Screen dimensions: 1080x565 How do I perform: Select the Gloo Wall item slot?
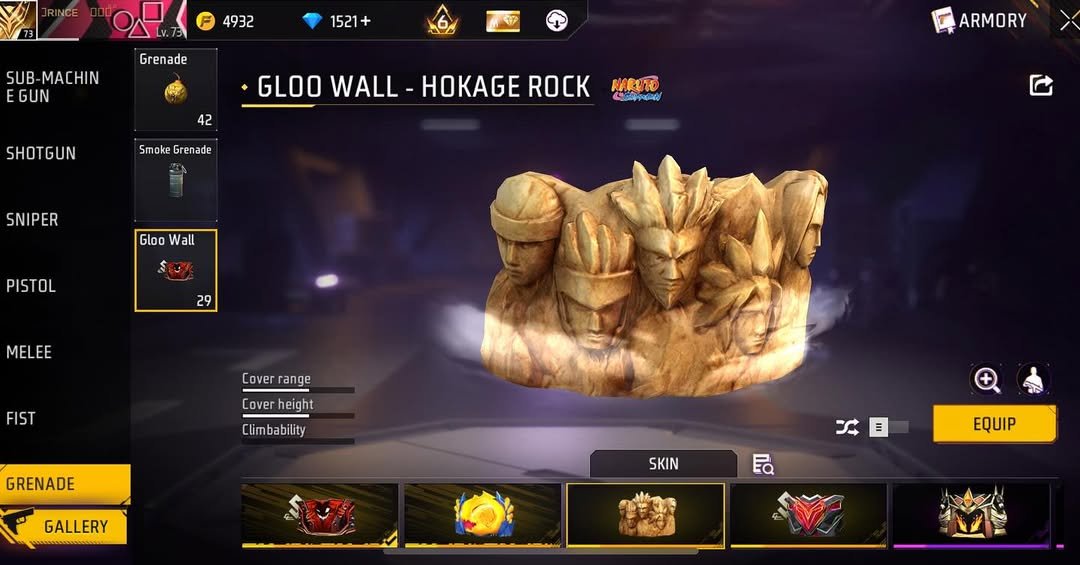(x=176, y=270)
